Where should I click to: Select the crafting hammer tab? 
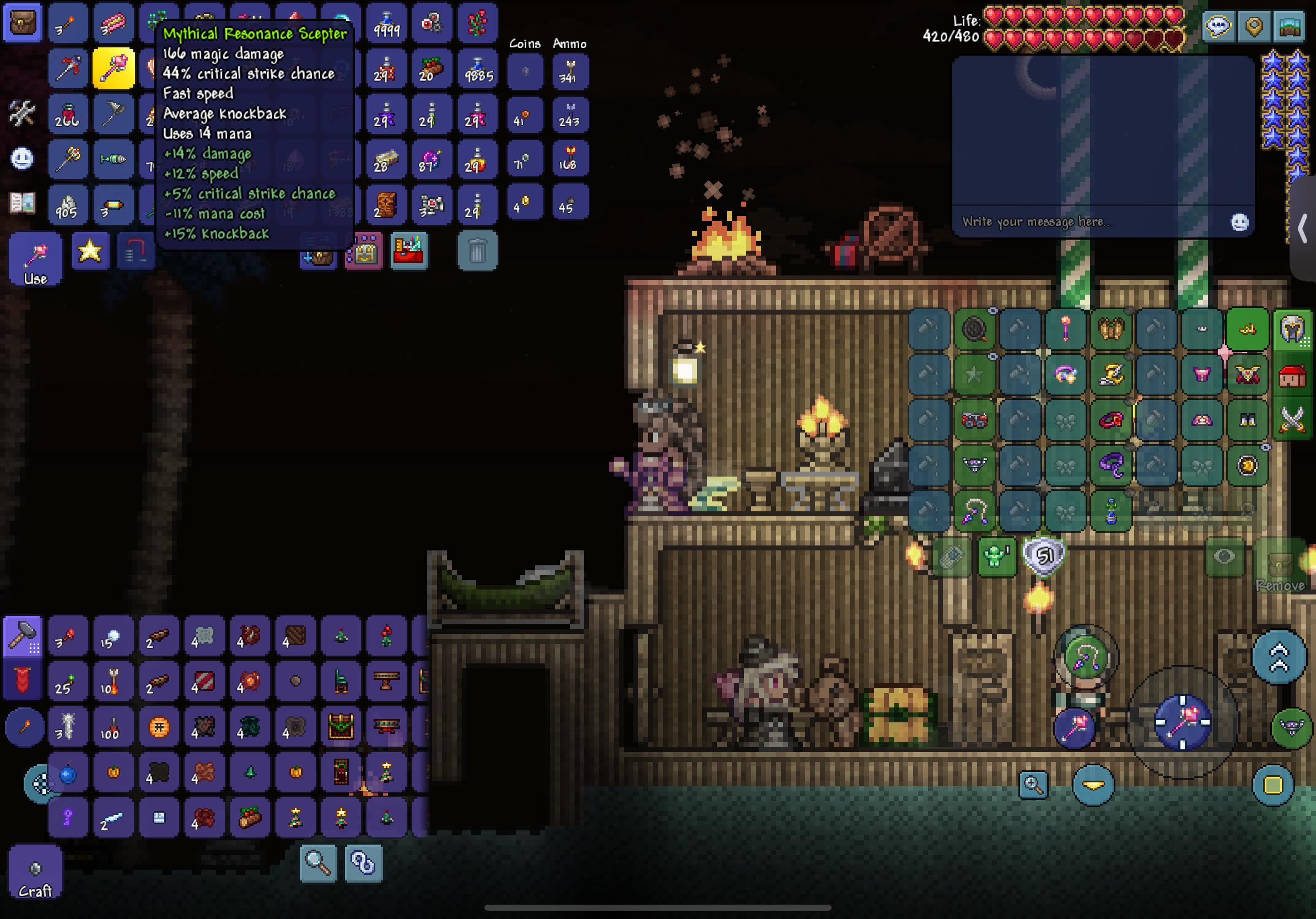tap(23, 636)
